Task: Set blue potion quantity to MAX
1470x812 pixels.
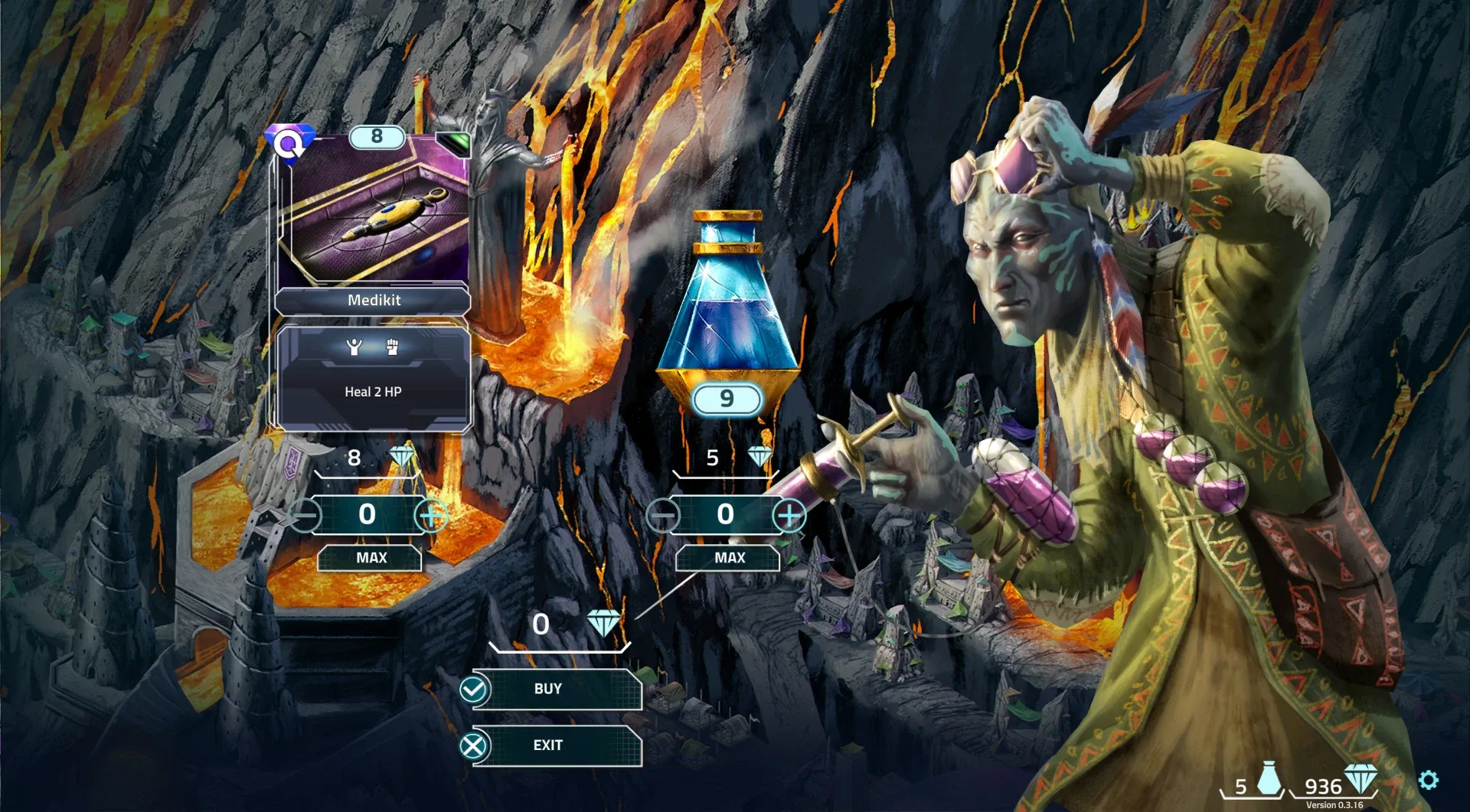Action: pyautogui.click(x=728, y=558)
